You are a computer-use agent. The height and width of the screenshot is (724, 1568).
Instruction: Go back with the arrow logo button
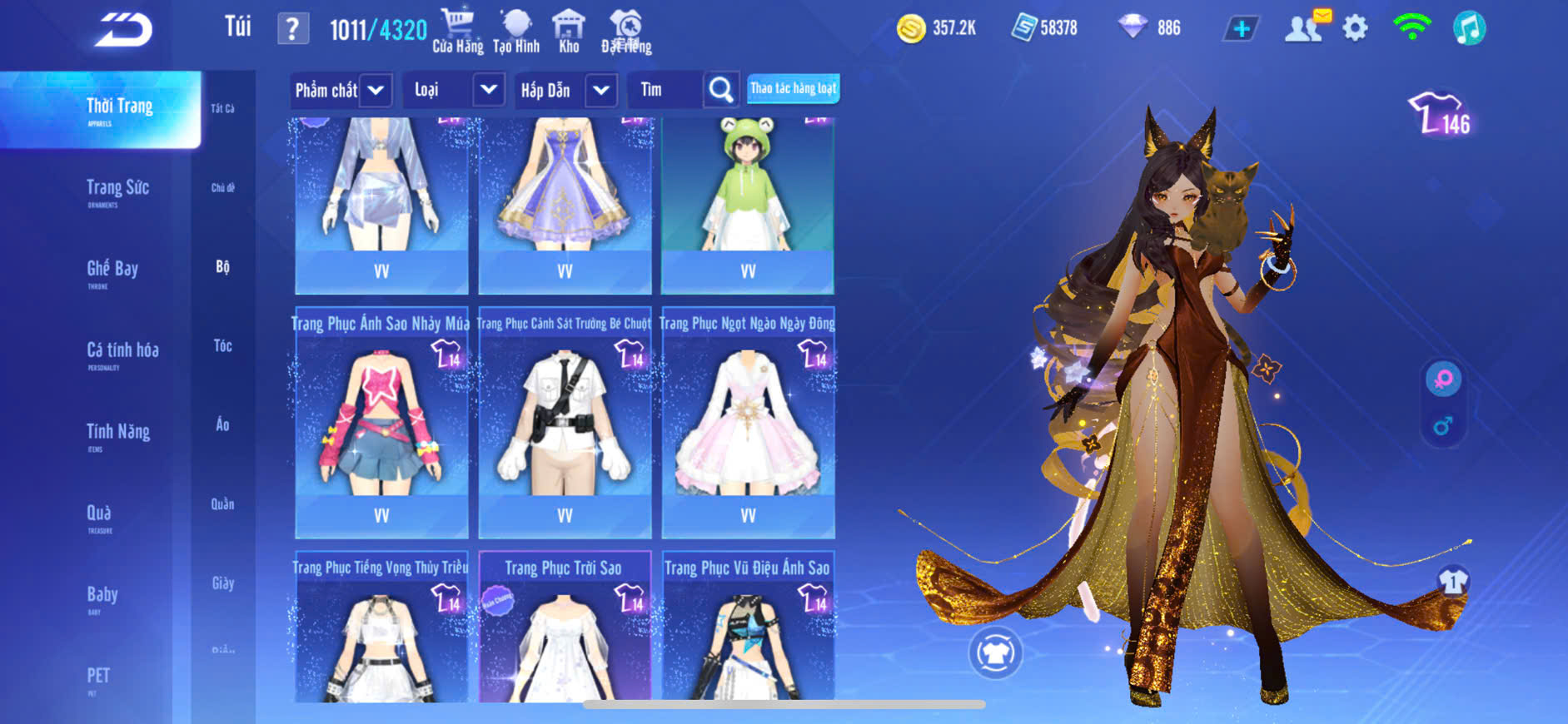click(x=123, y=30)
